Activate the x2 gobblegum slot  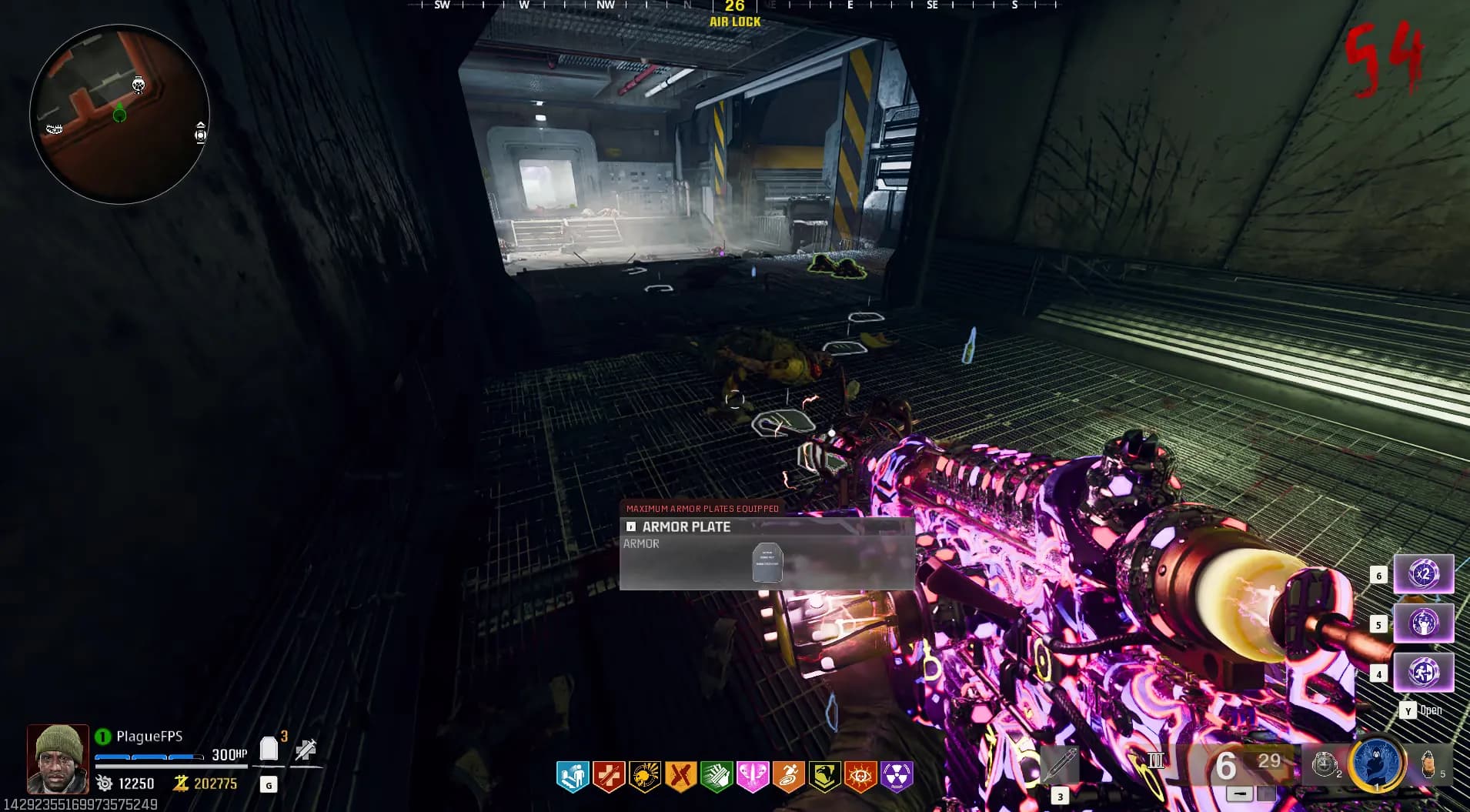pos(1423,574)
